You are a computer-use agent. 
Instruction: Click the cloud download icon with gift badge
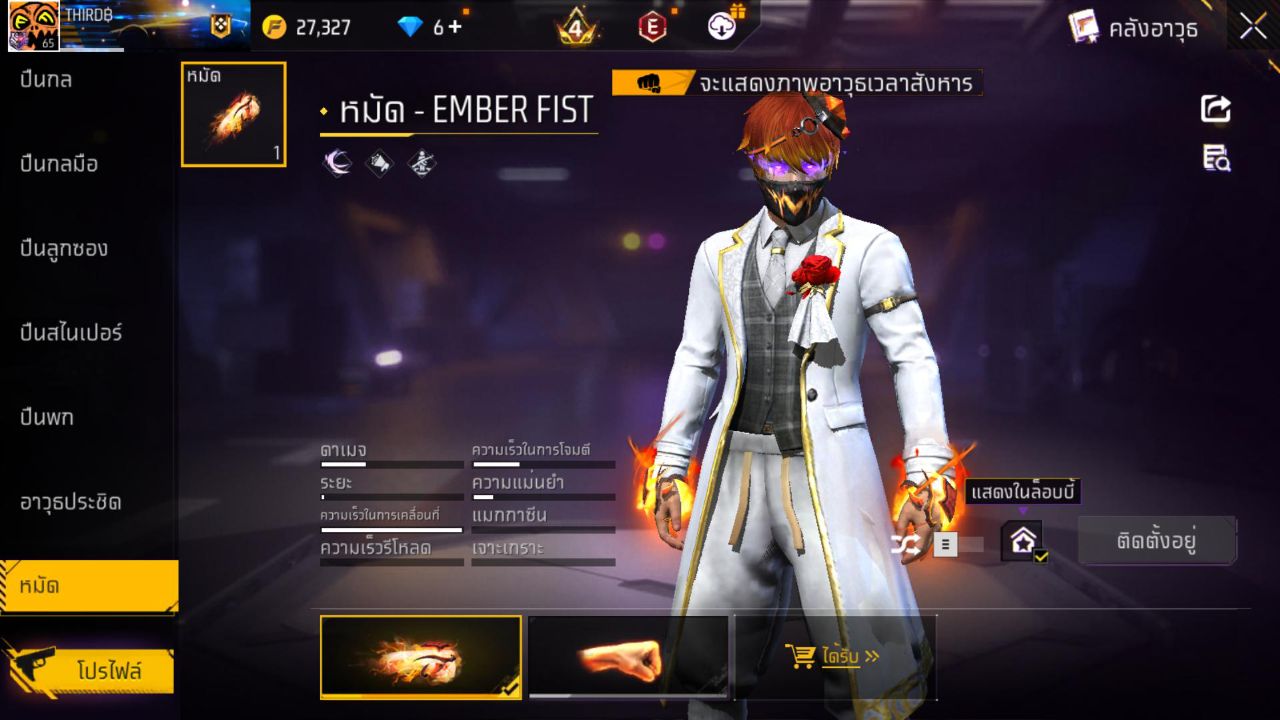(x=722, y=26)
